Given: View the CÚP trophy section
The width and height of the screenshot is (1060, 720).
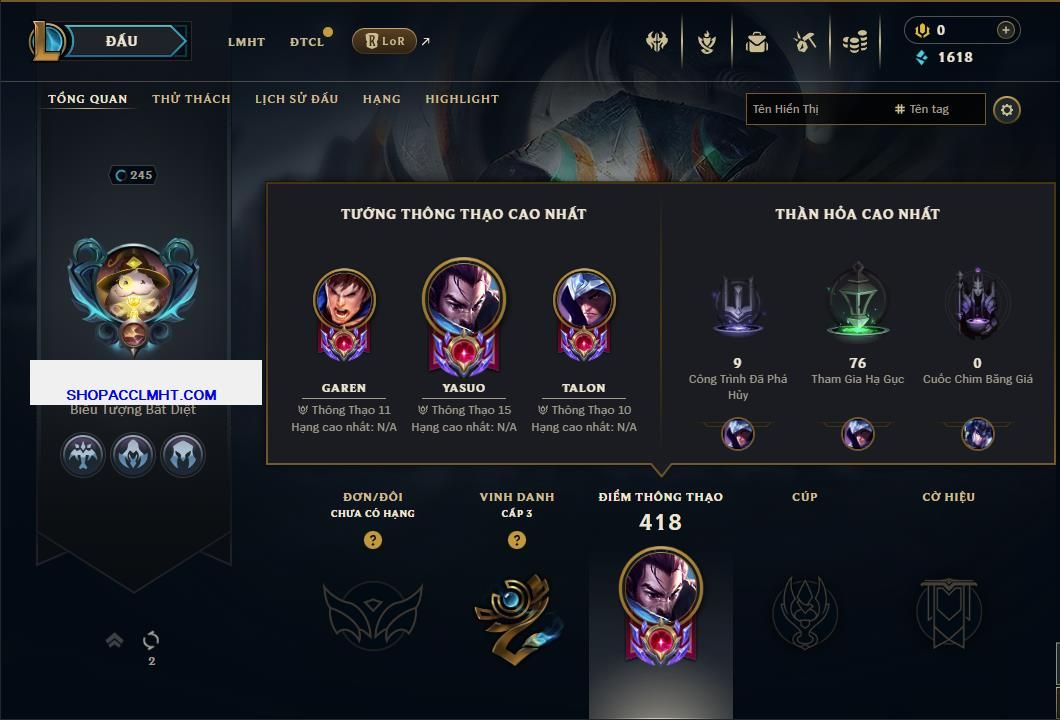Looking at the screenshot, I should tap(804, 609).
